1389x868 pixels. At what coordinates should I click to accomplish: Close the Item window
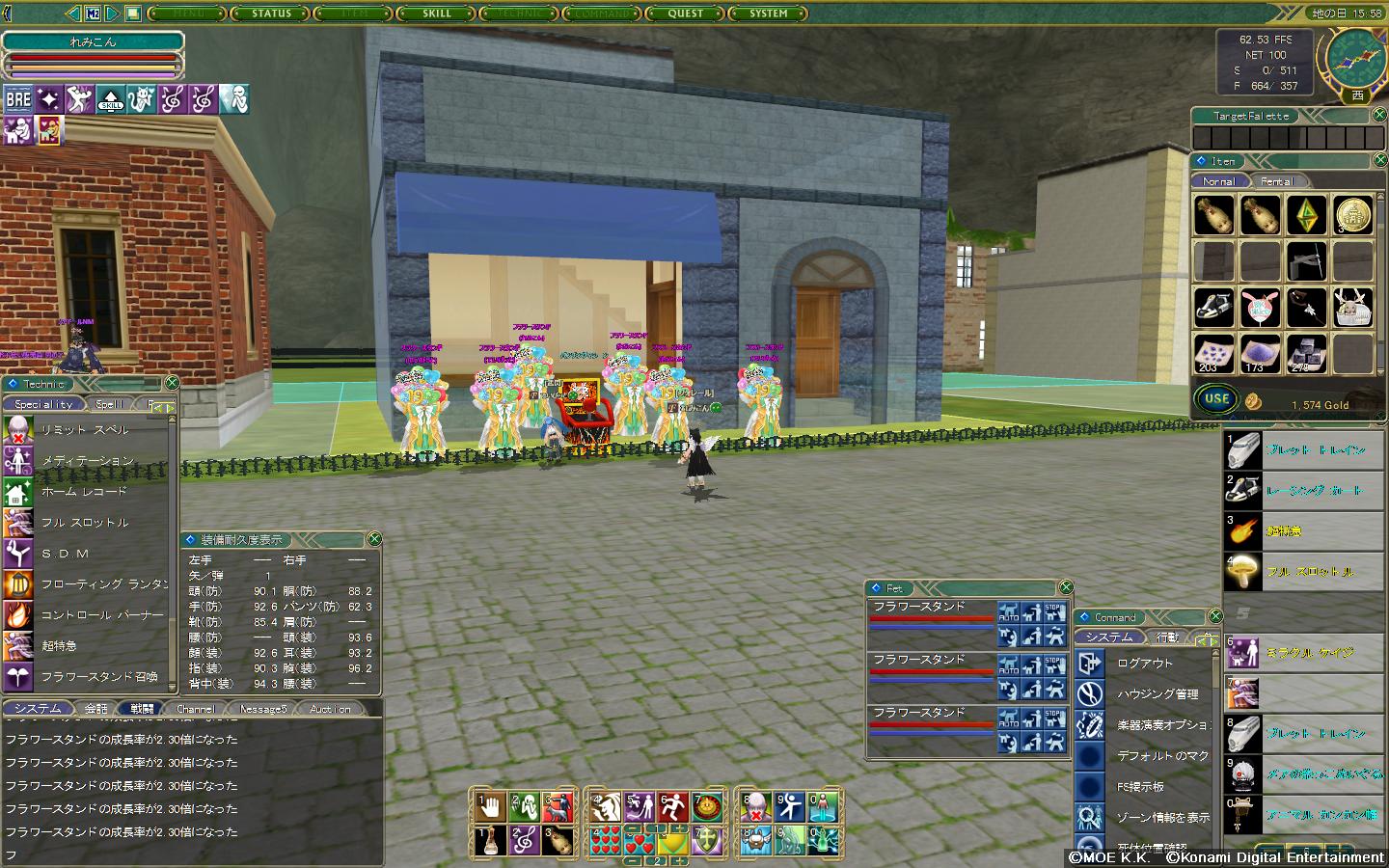coord(1379,160)
